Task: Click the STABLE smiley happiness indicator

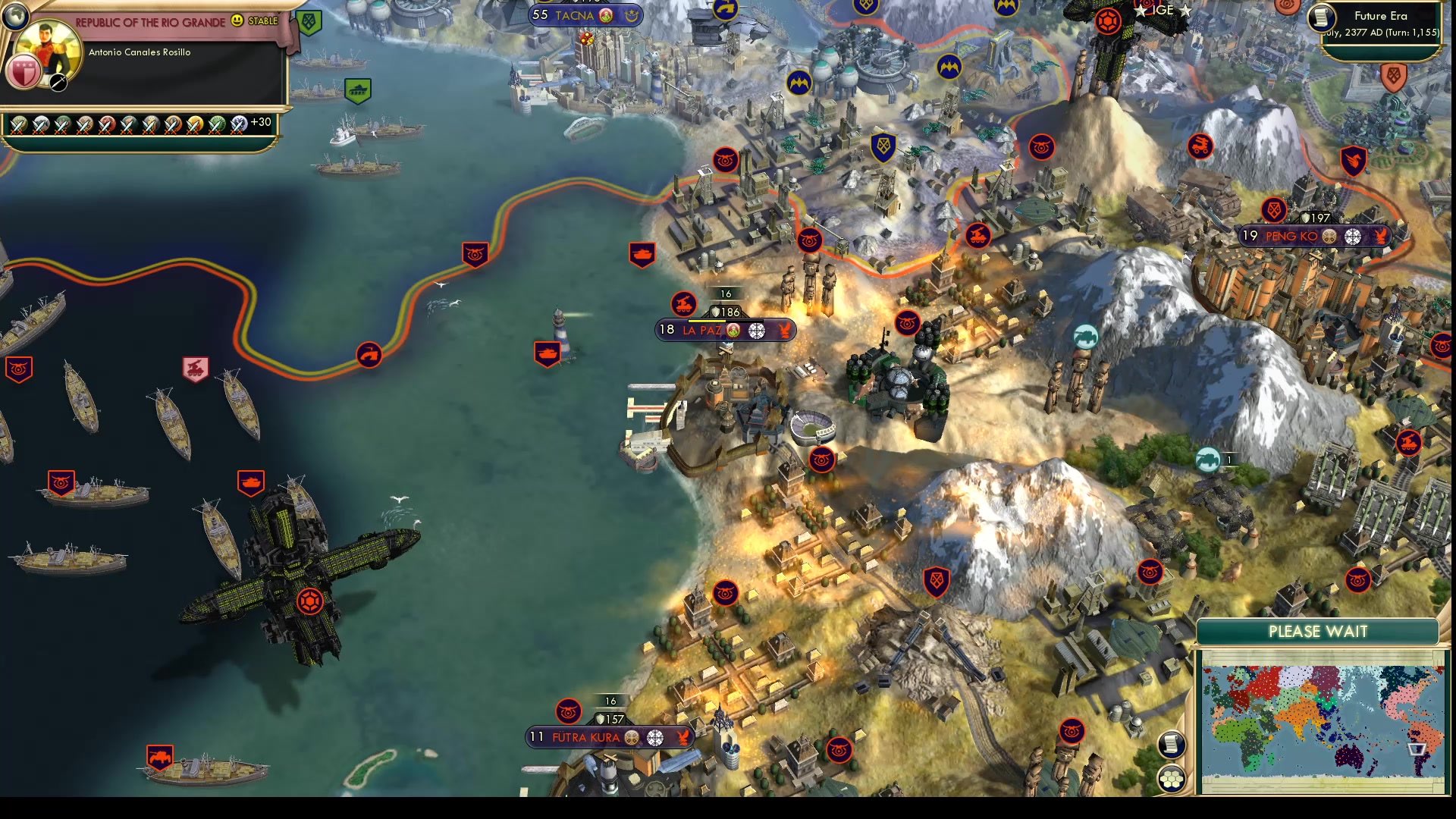Action: [x=237, y=22]
